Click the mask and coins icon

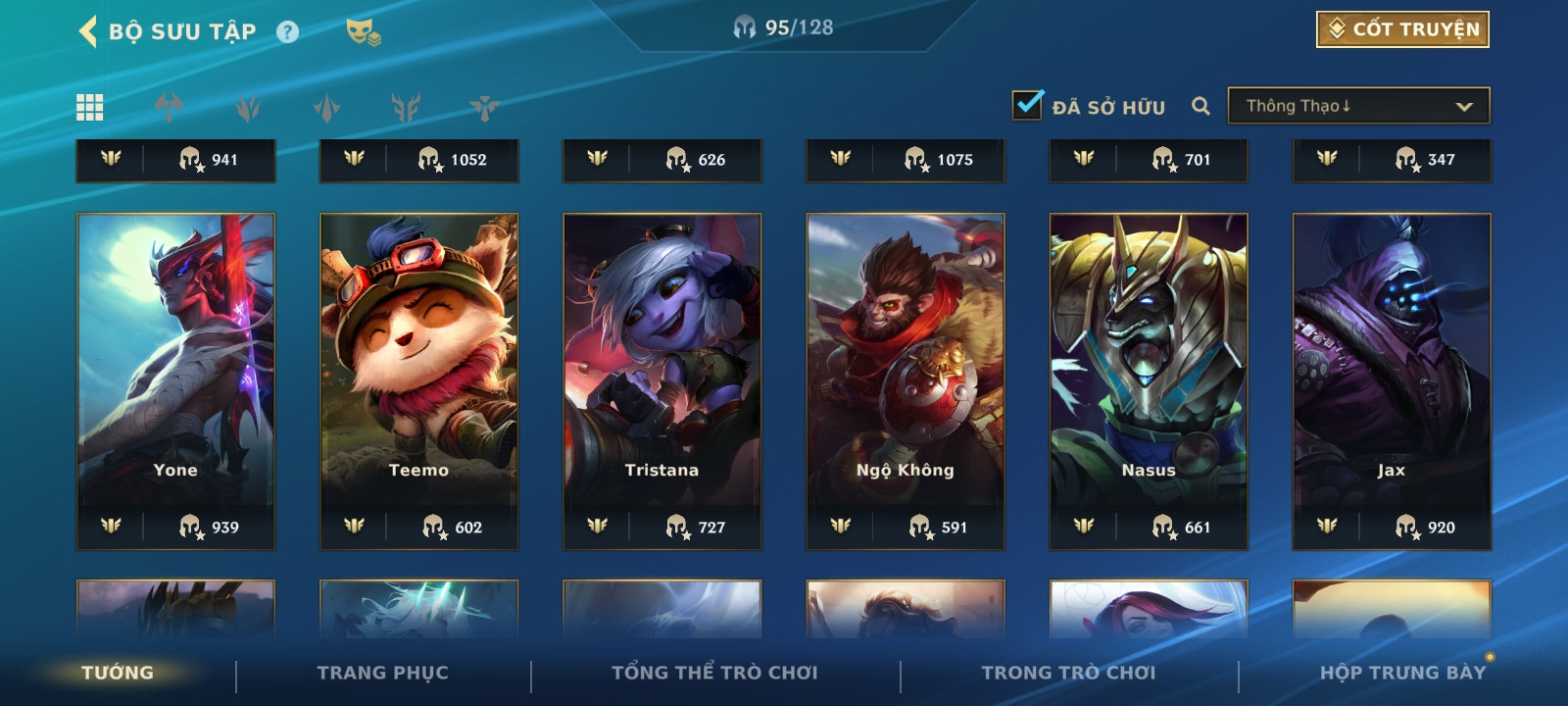(x=363, y=32)
